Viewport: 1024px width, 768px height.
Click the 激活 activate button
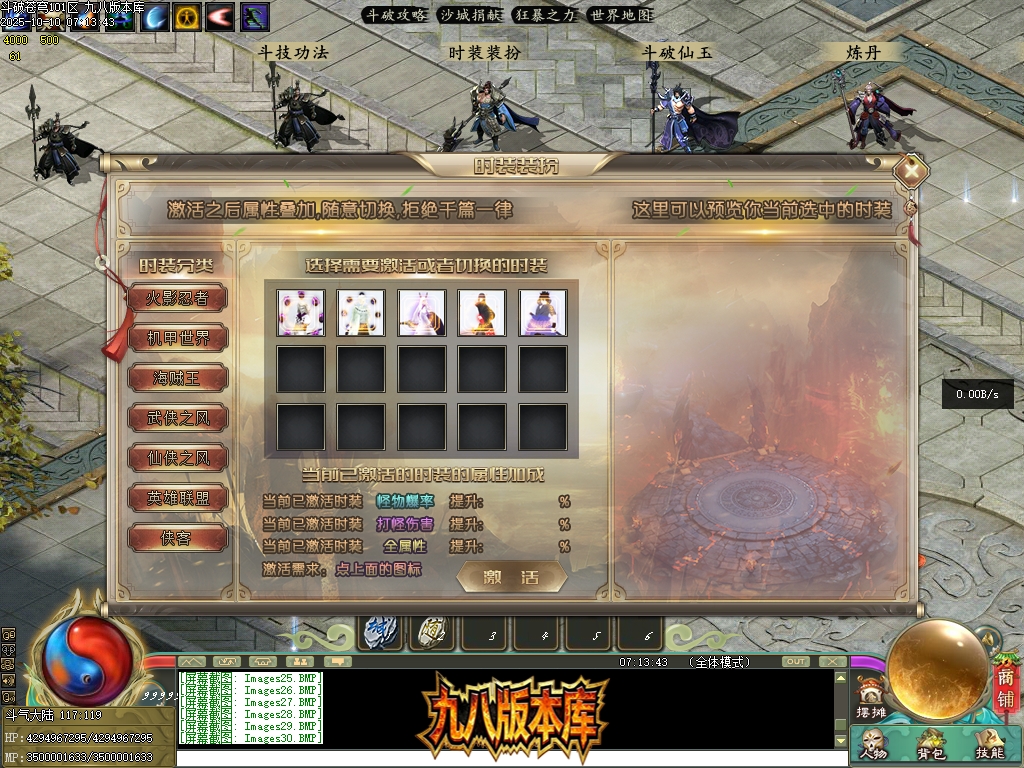[x=511, y=578]
